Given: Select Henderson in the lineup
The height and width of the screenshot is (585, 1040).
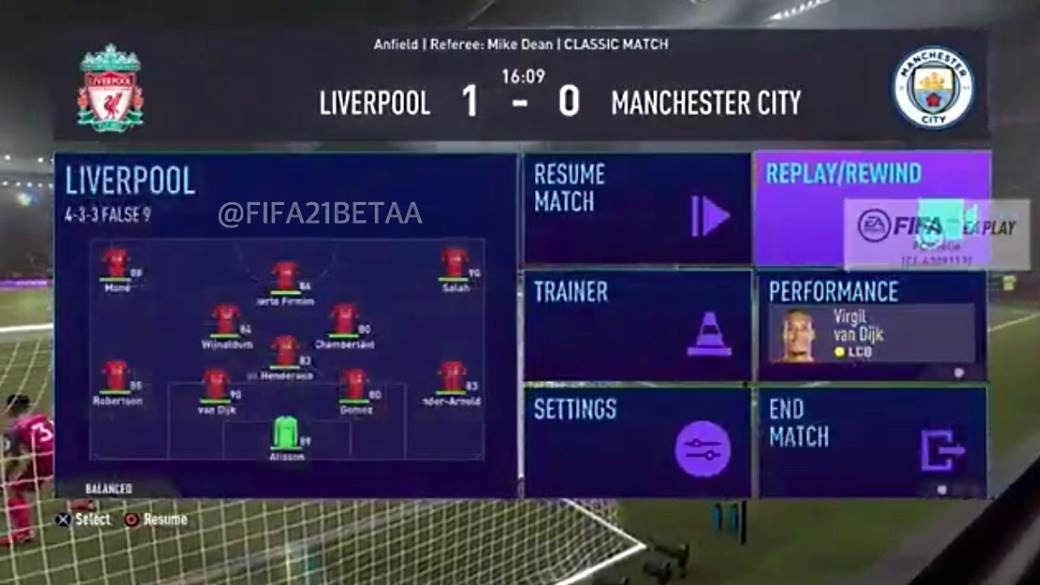Looking at the screenshot, I should [286, 350].
